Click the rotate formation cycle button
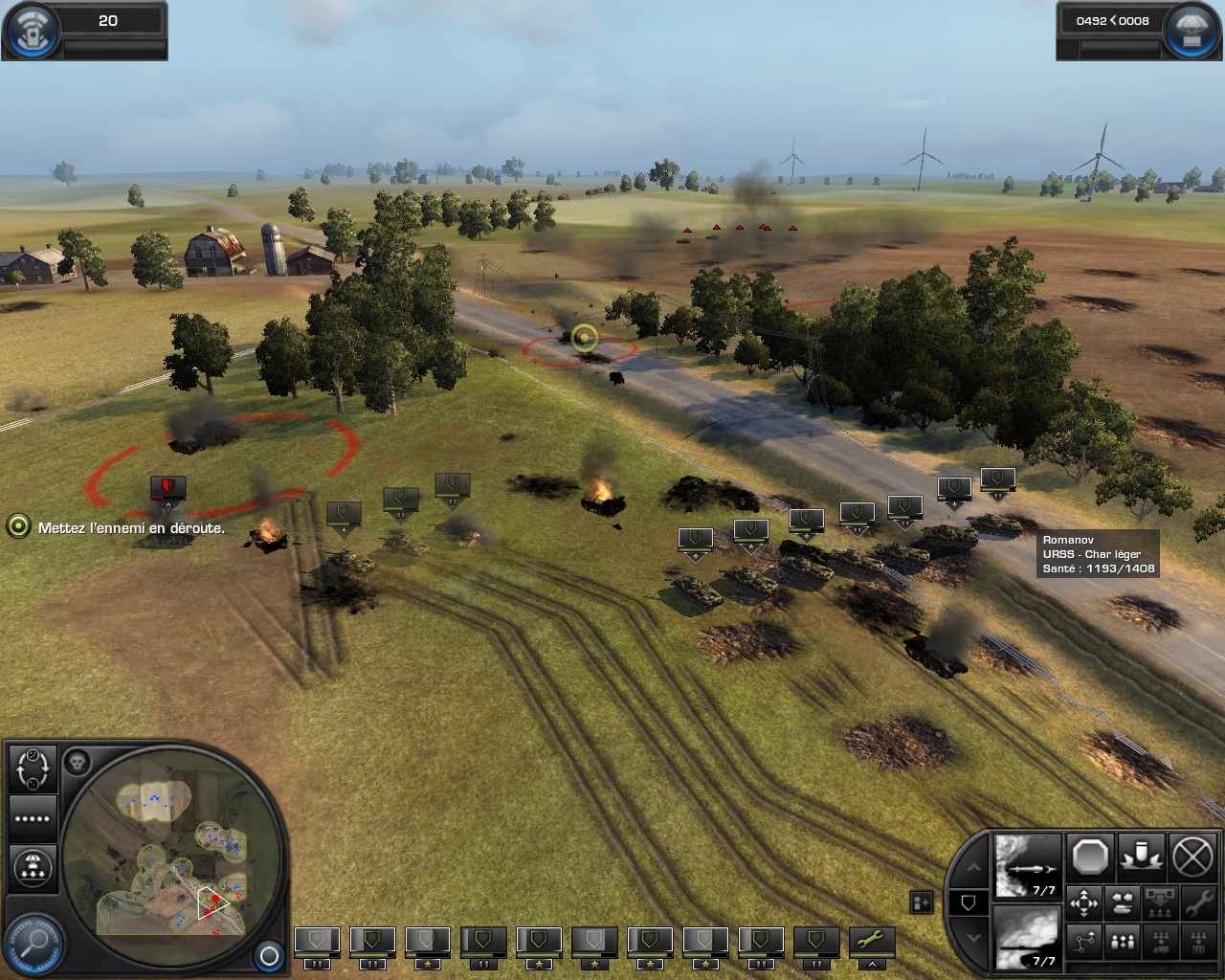The image size is (1225, 980). 33,768
